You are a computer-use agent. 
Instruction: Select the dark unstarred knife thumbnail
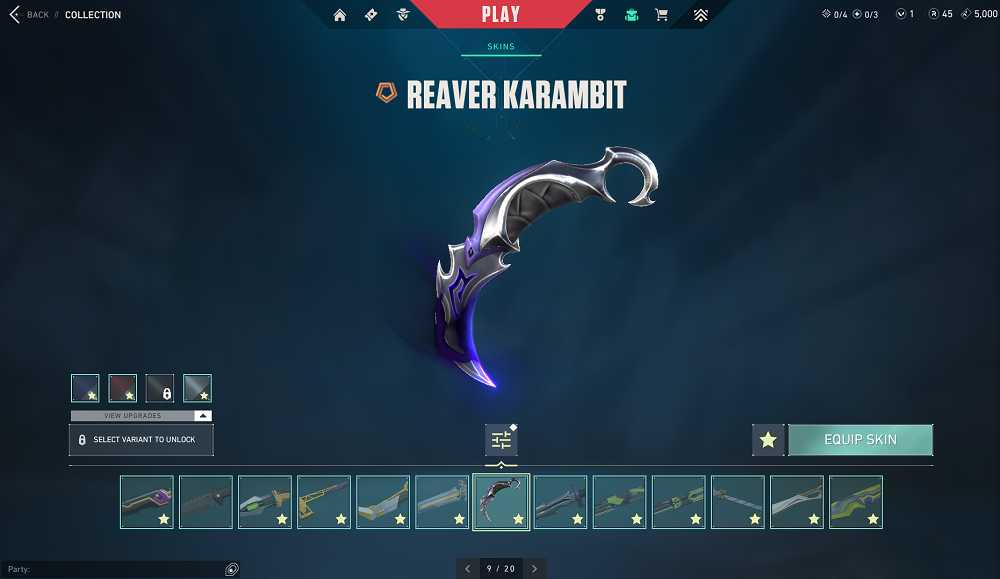pos(206,502)
